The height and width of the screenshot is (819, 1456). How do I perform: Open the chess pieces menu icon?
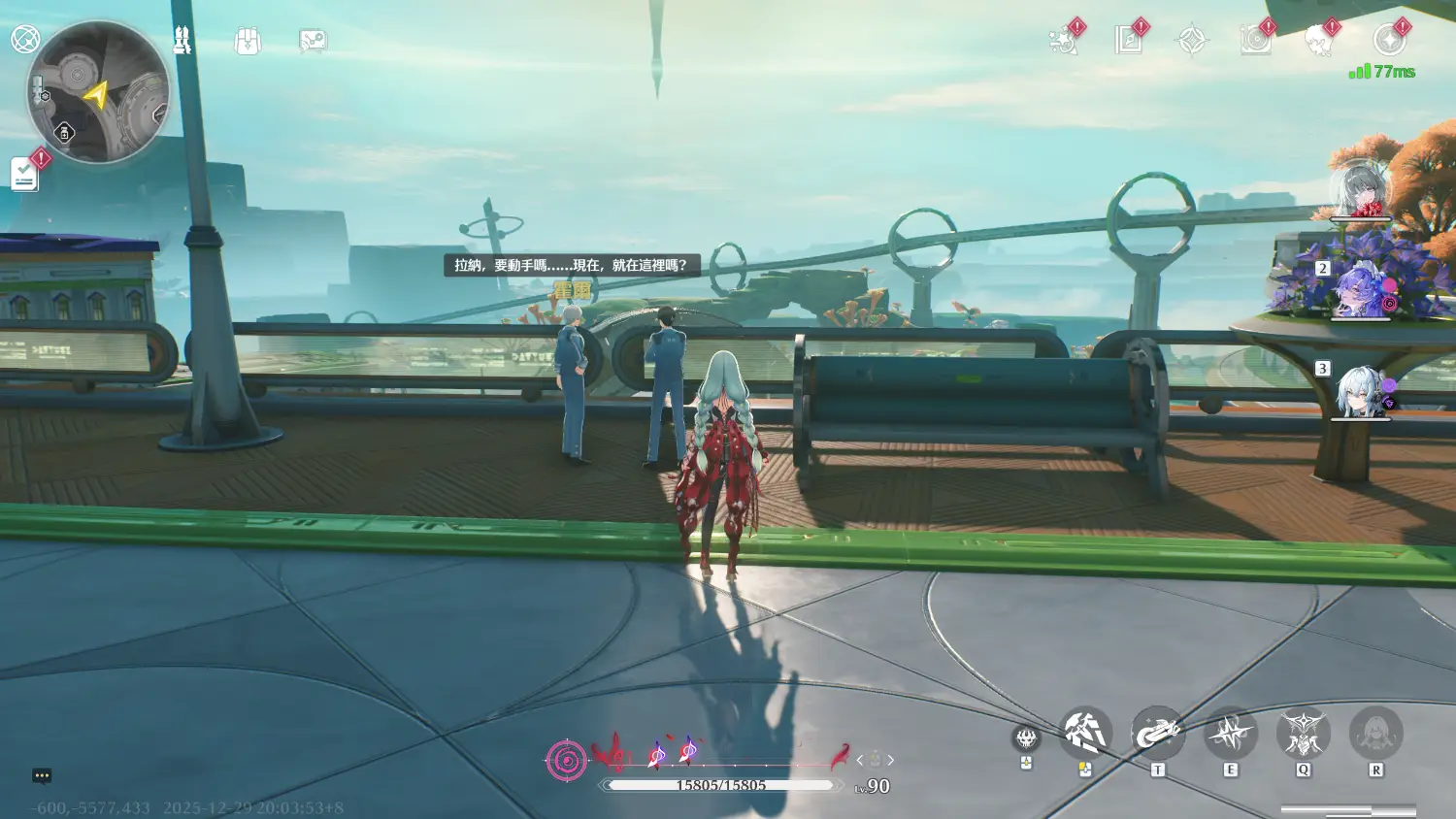click(x=182, y=40)
